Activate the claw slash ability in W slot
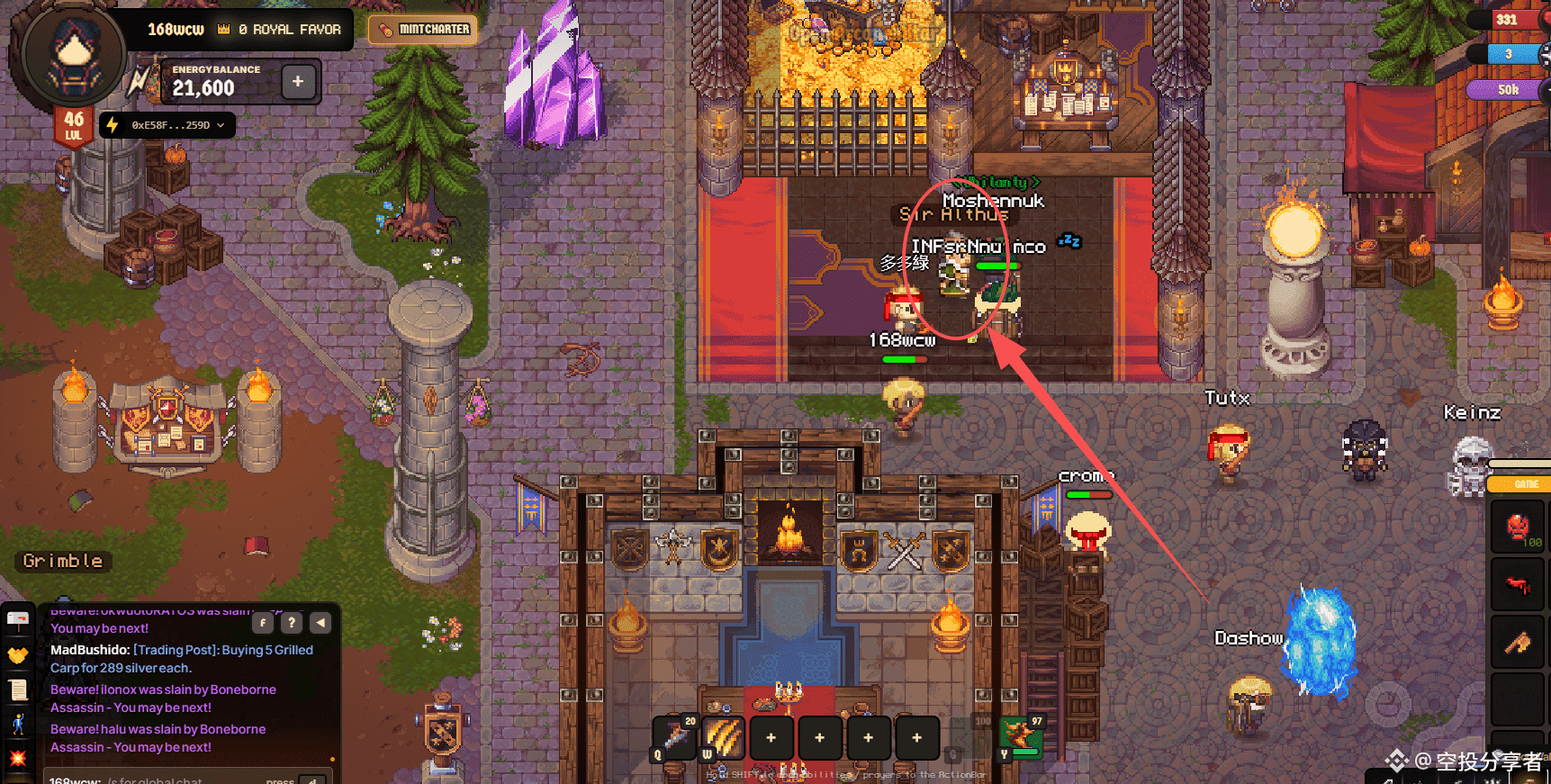This screenshot has width=1551, height=784. click(724, 737)
